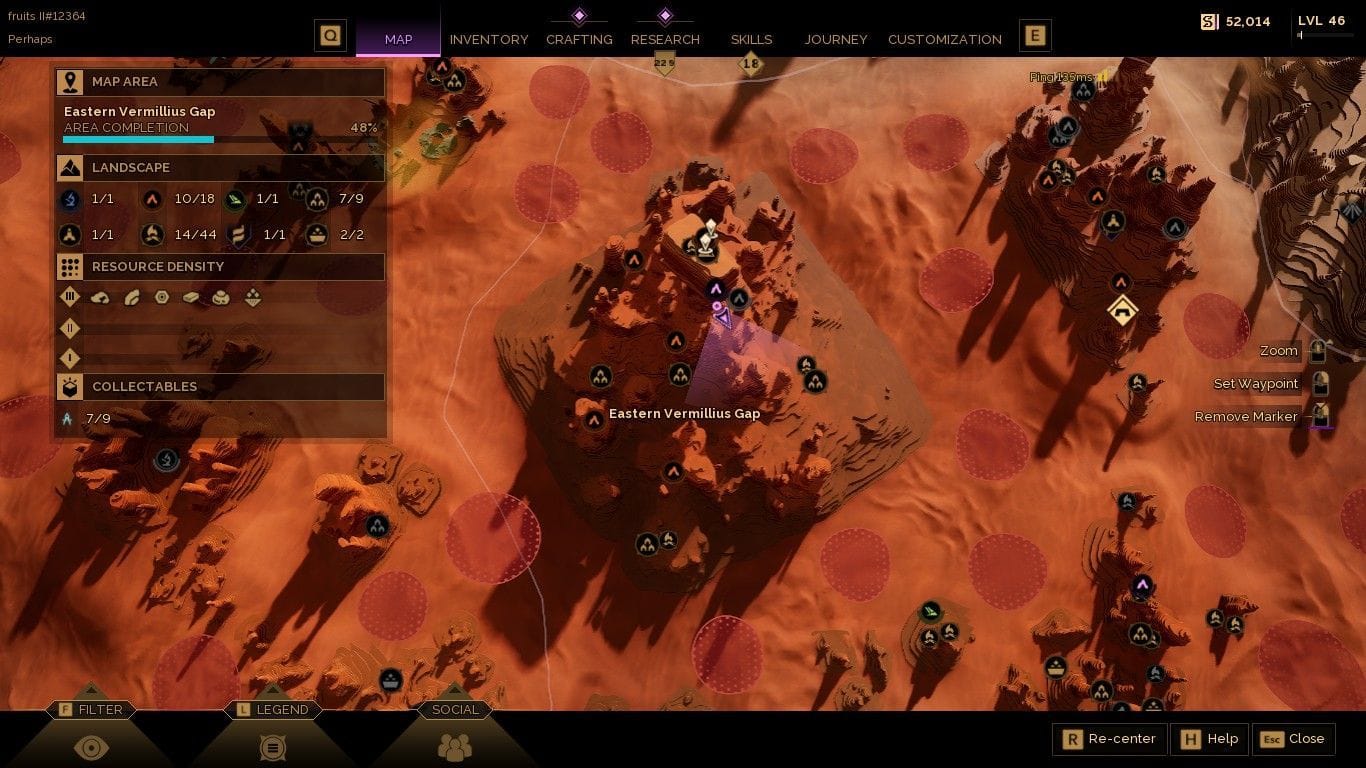Viewport: 1366px width, 768px height.
Task: Switch to the Inventory tab
Action: point(489,39)
